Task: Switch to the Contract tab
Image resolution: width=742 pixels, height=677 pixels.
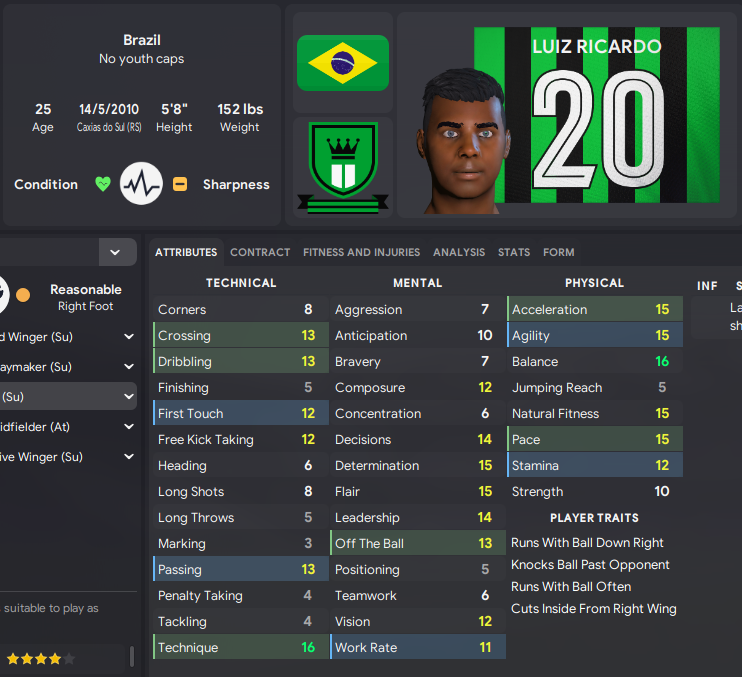Action: coord(260,252)
